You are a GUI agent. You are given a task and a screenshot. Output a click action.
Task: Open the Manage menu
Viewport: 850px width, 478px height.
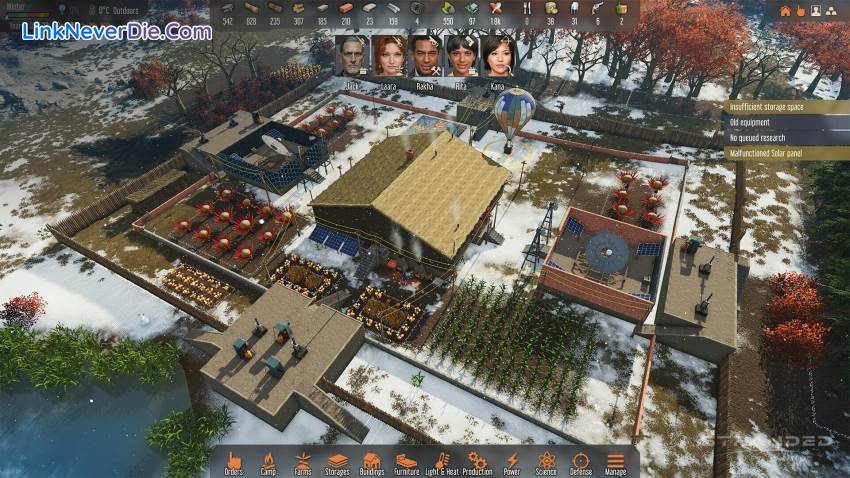coord(616,461)
